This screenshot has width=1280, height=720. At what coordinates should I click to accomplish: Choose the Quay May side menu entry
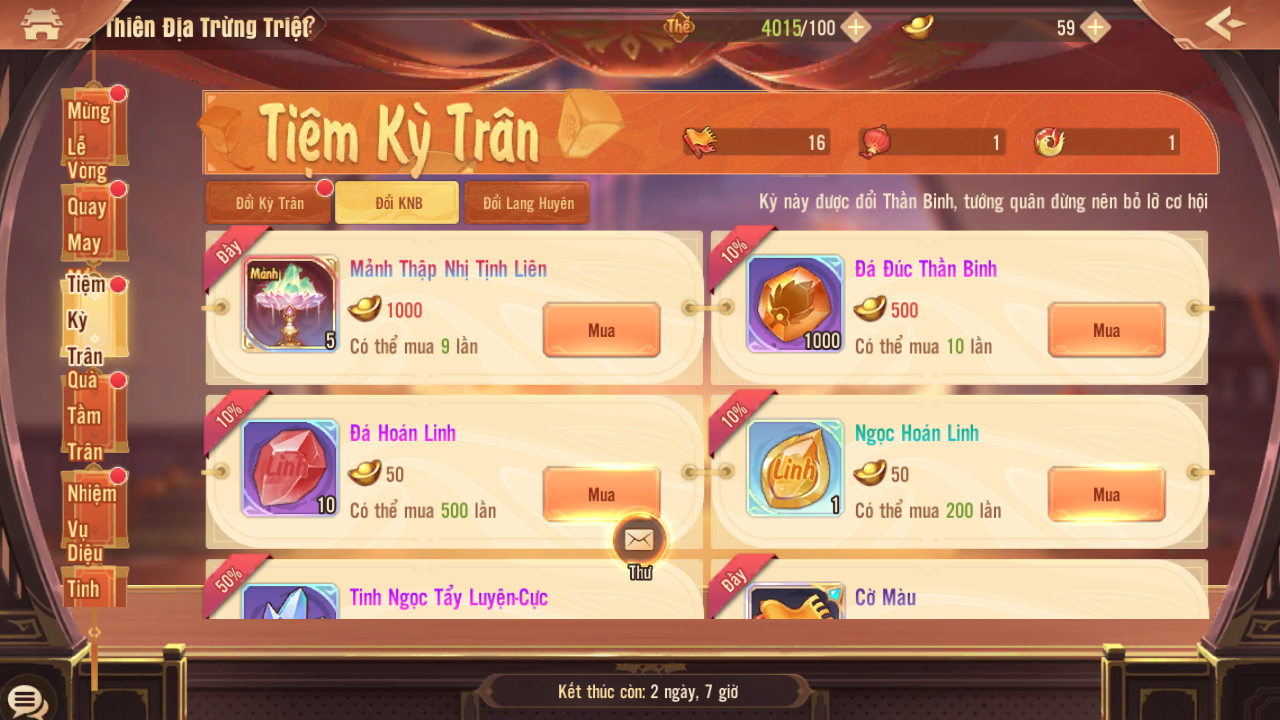pos(92,224)
